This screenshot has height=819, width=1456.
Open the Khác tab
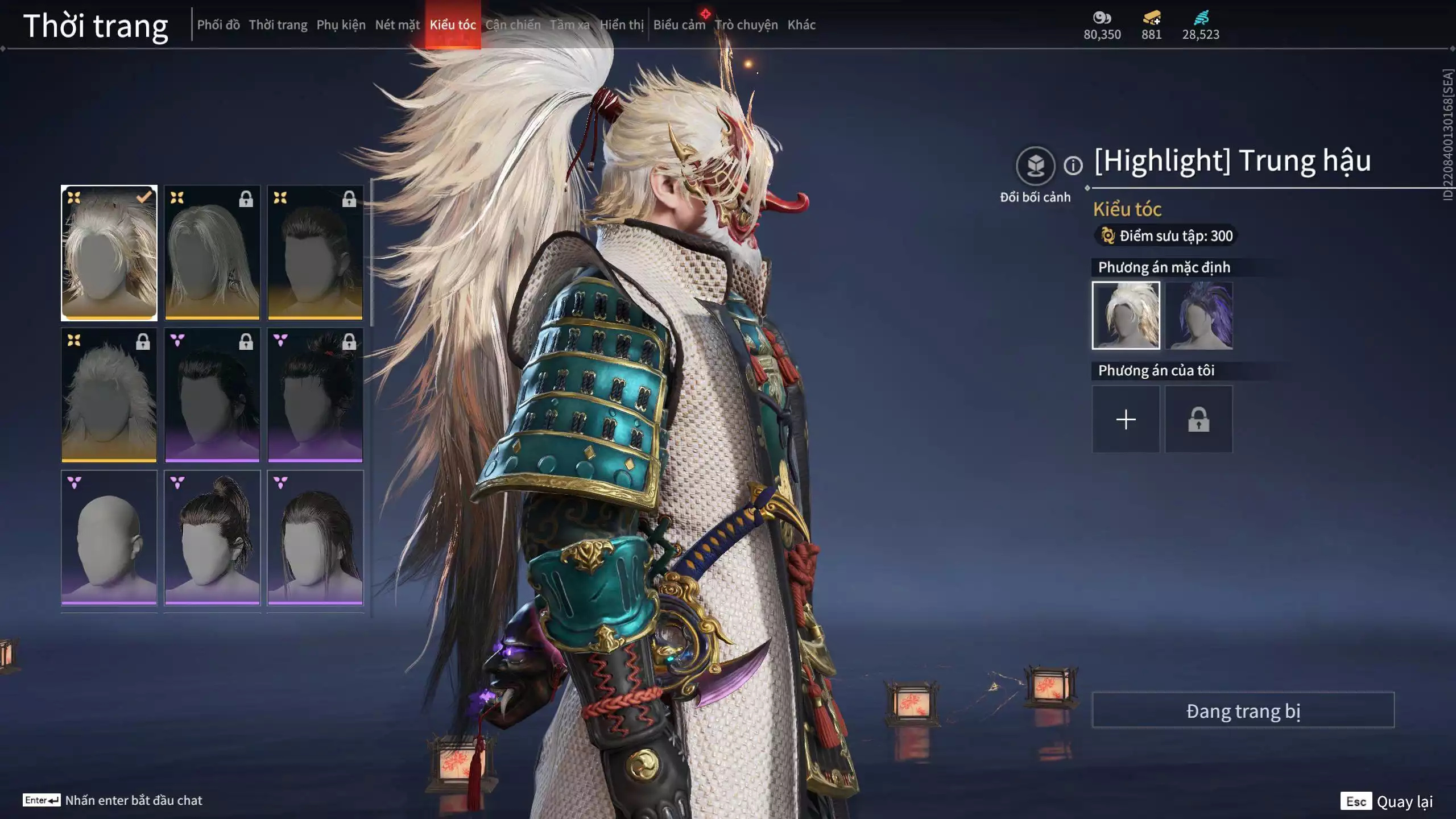coord(801,25)
